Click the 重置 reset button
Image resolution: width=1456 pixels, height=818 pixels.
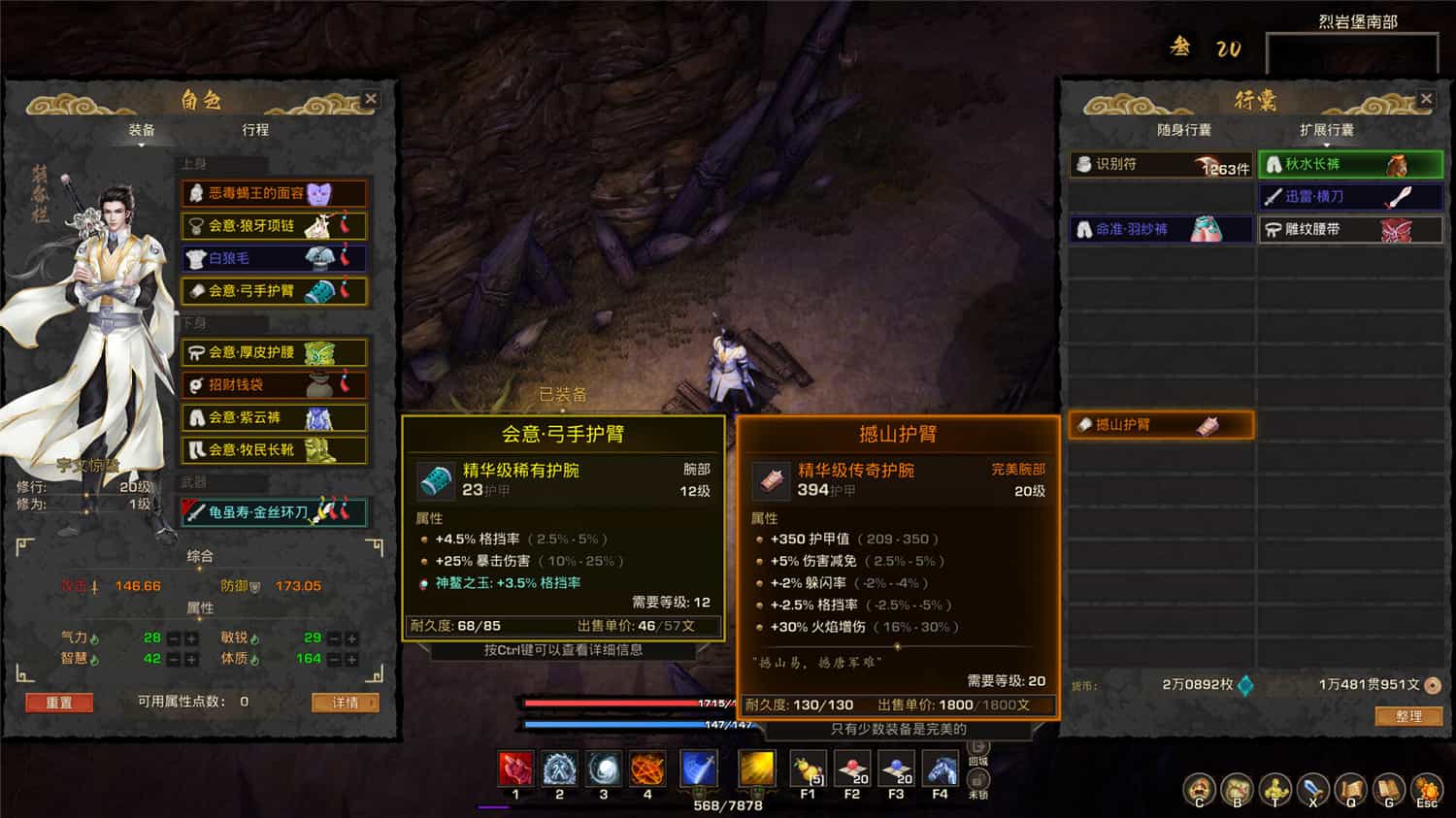point(59,703)
